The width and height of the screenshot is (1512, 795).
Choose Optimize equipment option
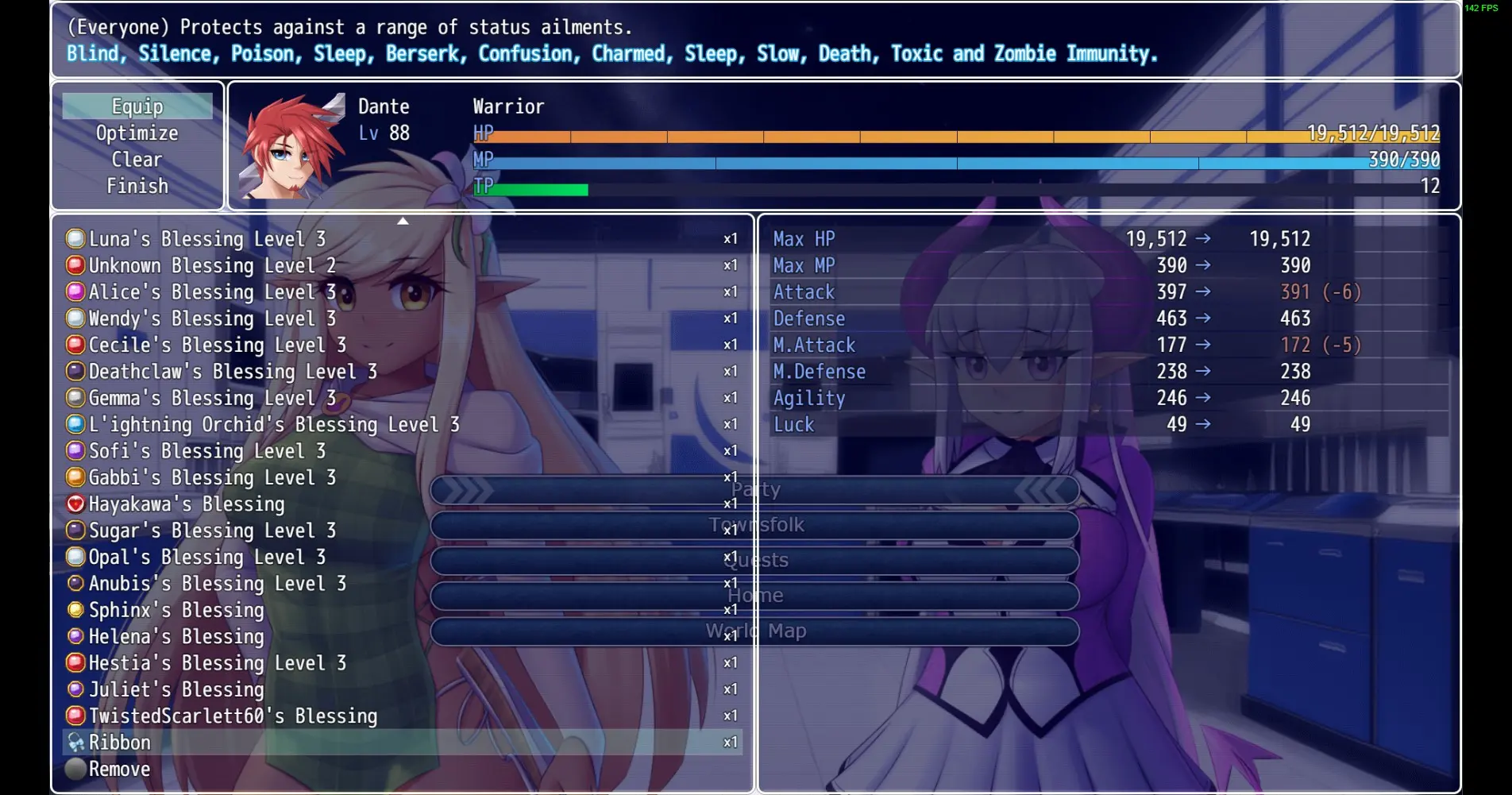pos(137,133)
